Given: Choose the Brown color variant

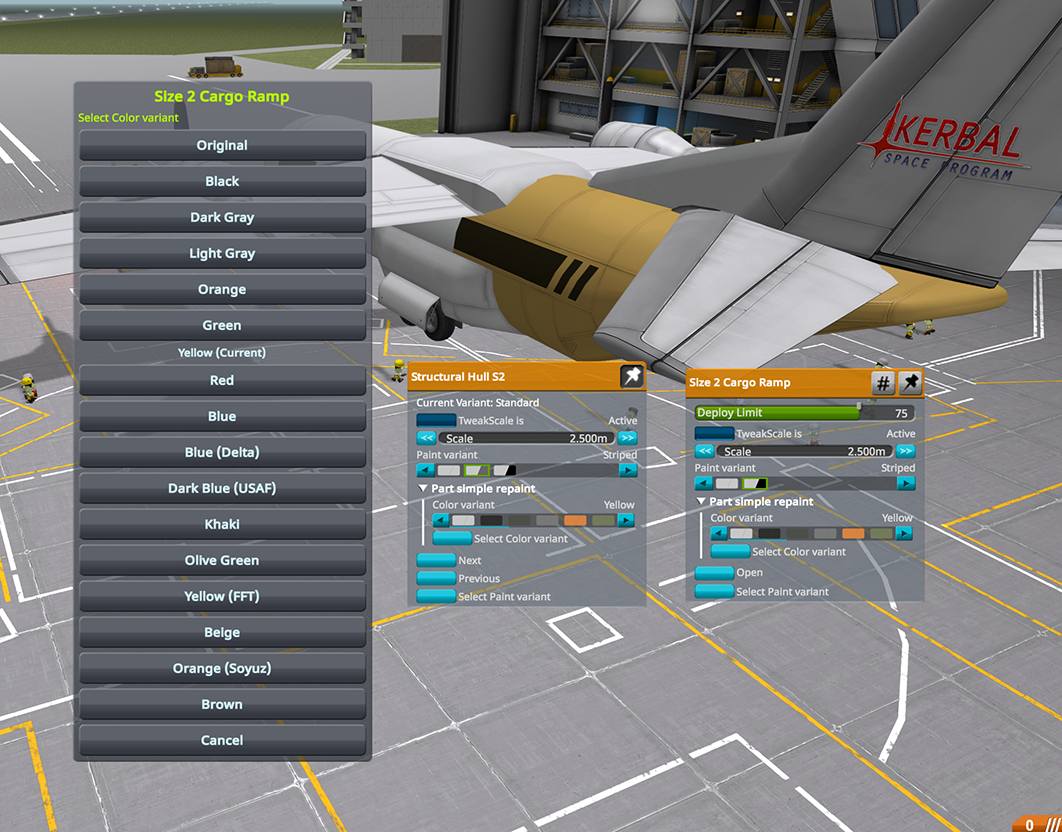Looking at the screenshot, I should point(222,704).
